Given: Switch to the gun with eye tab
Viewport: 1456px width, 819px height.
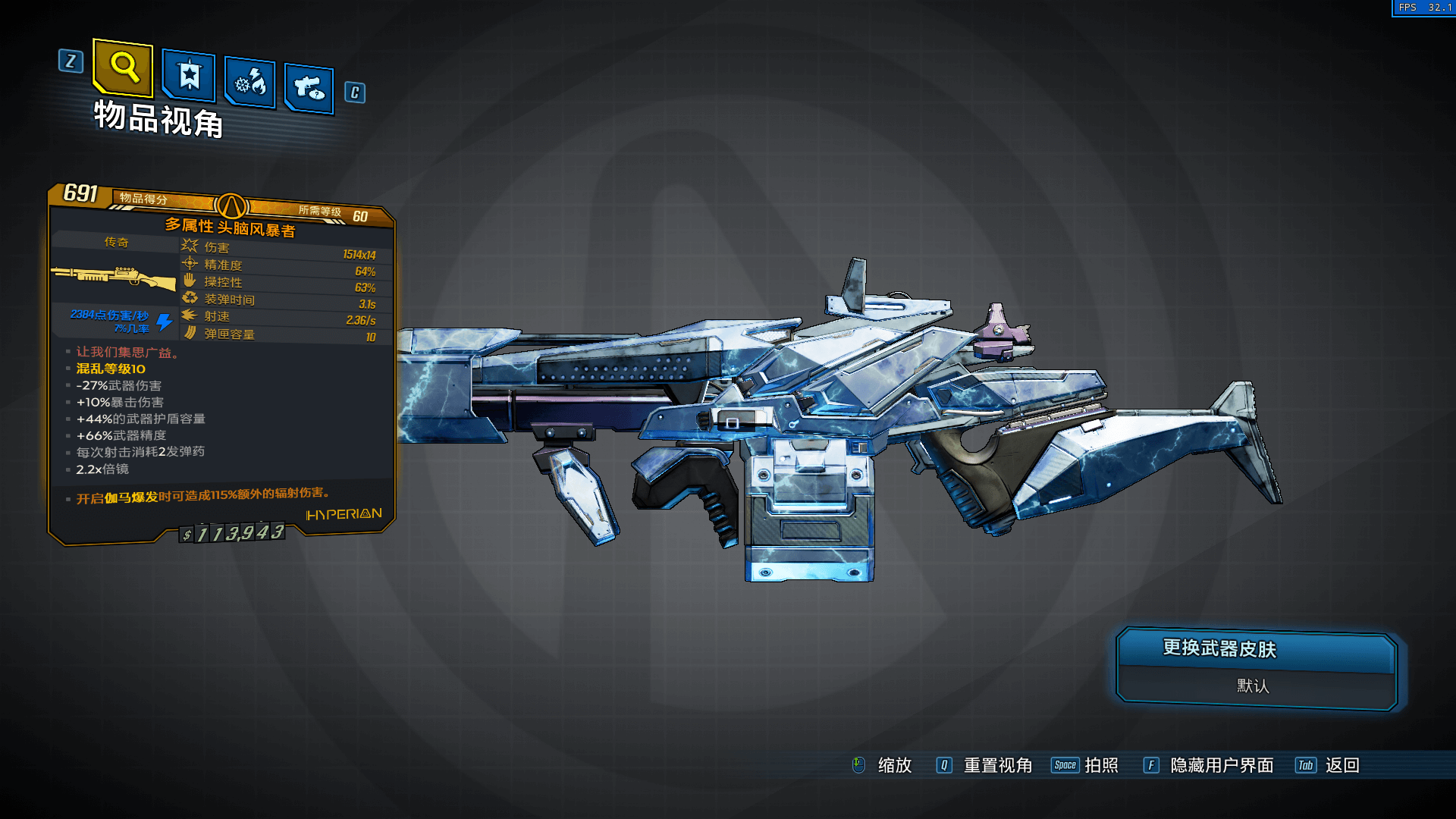Looking at the screenshot, I should point(309,89).
